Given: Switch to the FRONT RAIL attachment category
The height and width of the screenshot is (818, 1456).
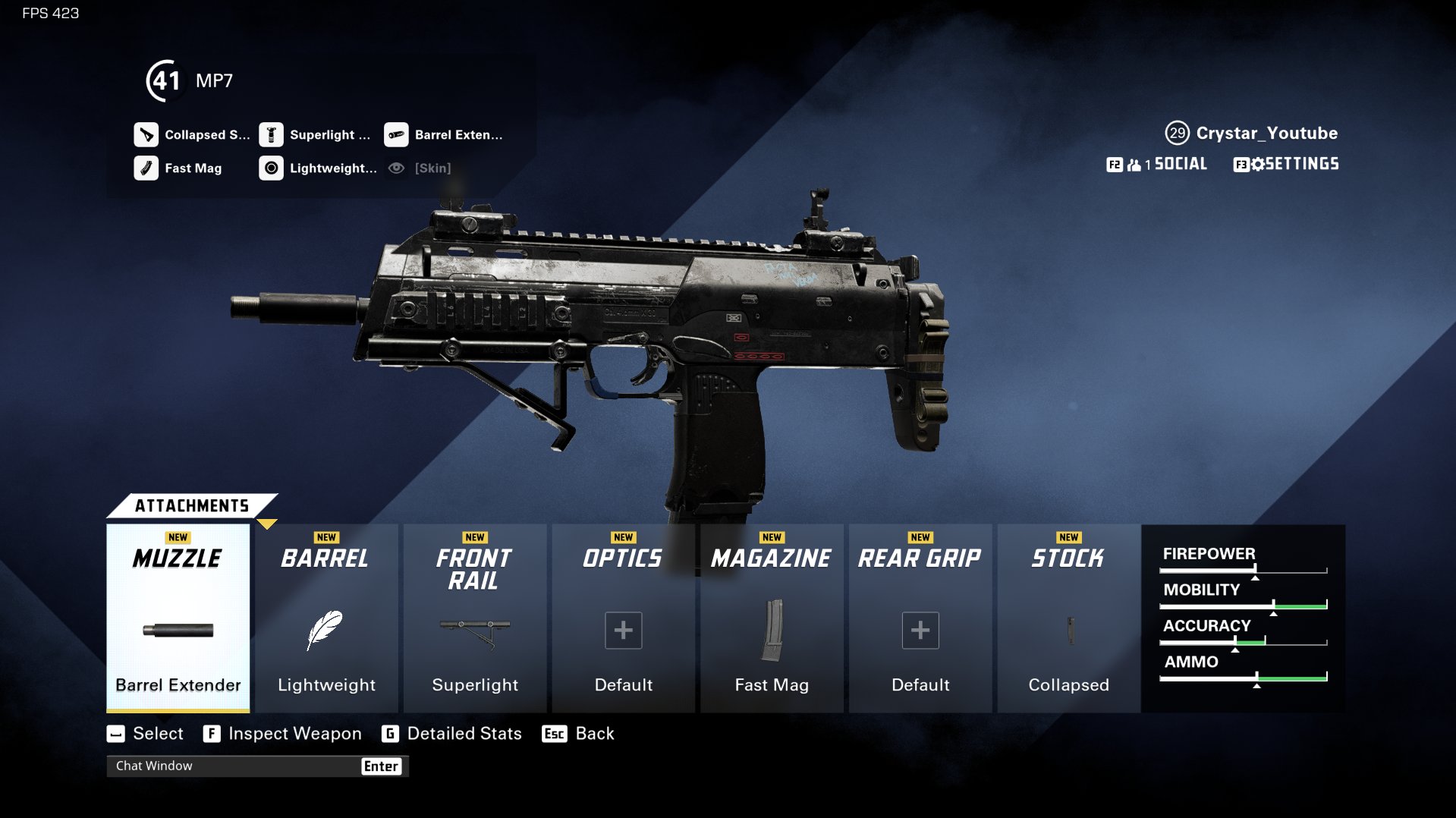Looking at the screenshot, I should (474, 569).
